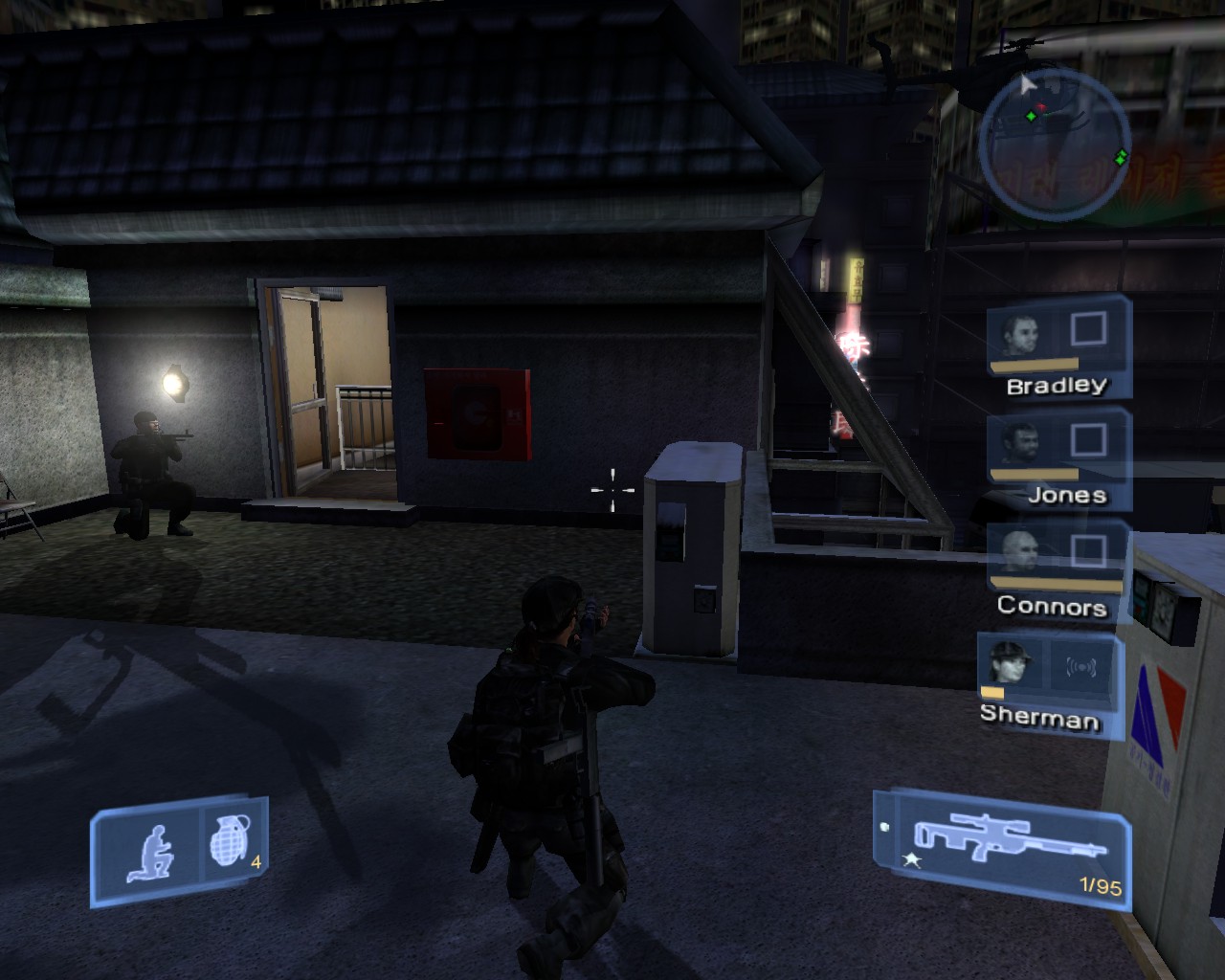Select squad member Bradley's portrait
Screen dimensions: 1225x980
tap(1020, 334)
